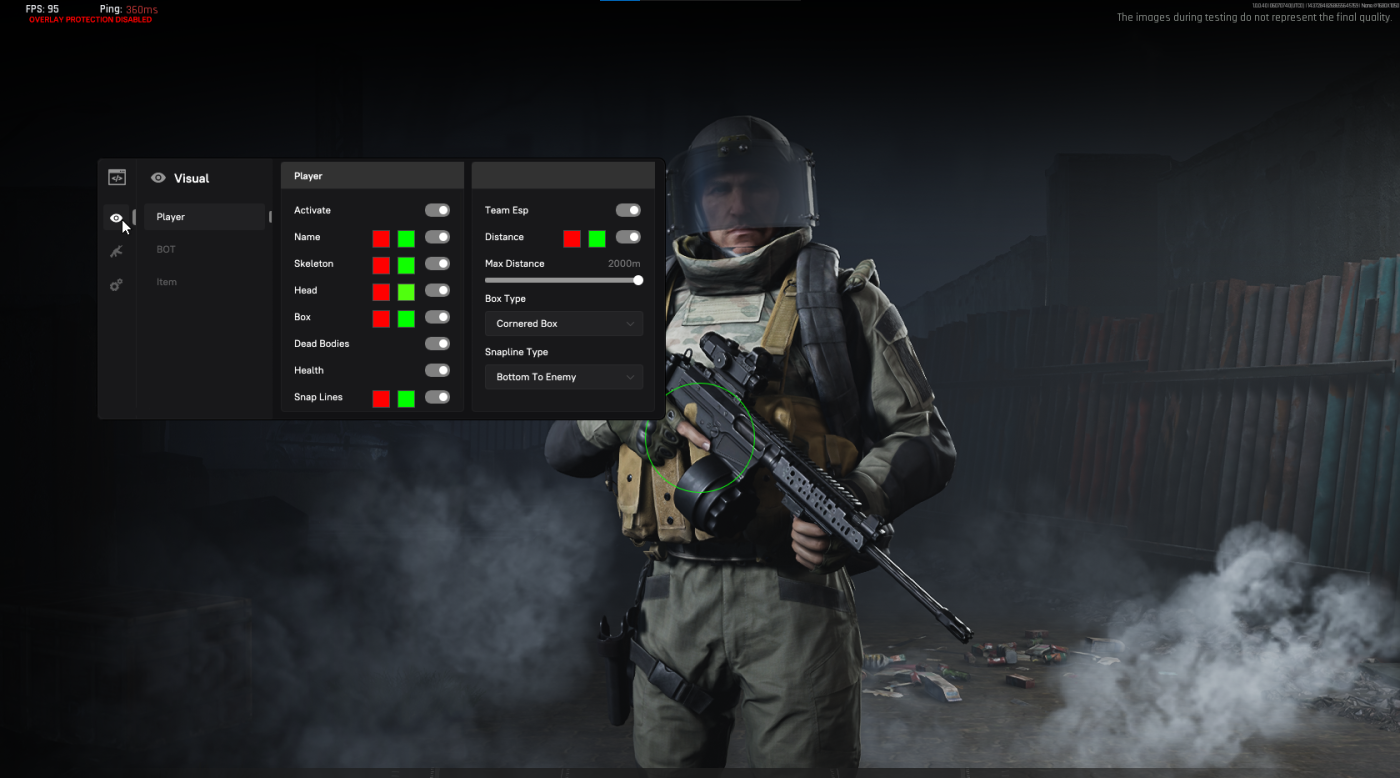Pick the red color swatch for Name
Image resolution: width=1400 pixels, height=778 pixels.
[x=381, y=239]
